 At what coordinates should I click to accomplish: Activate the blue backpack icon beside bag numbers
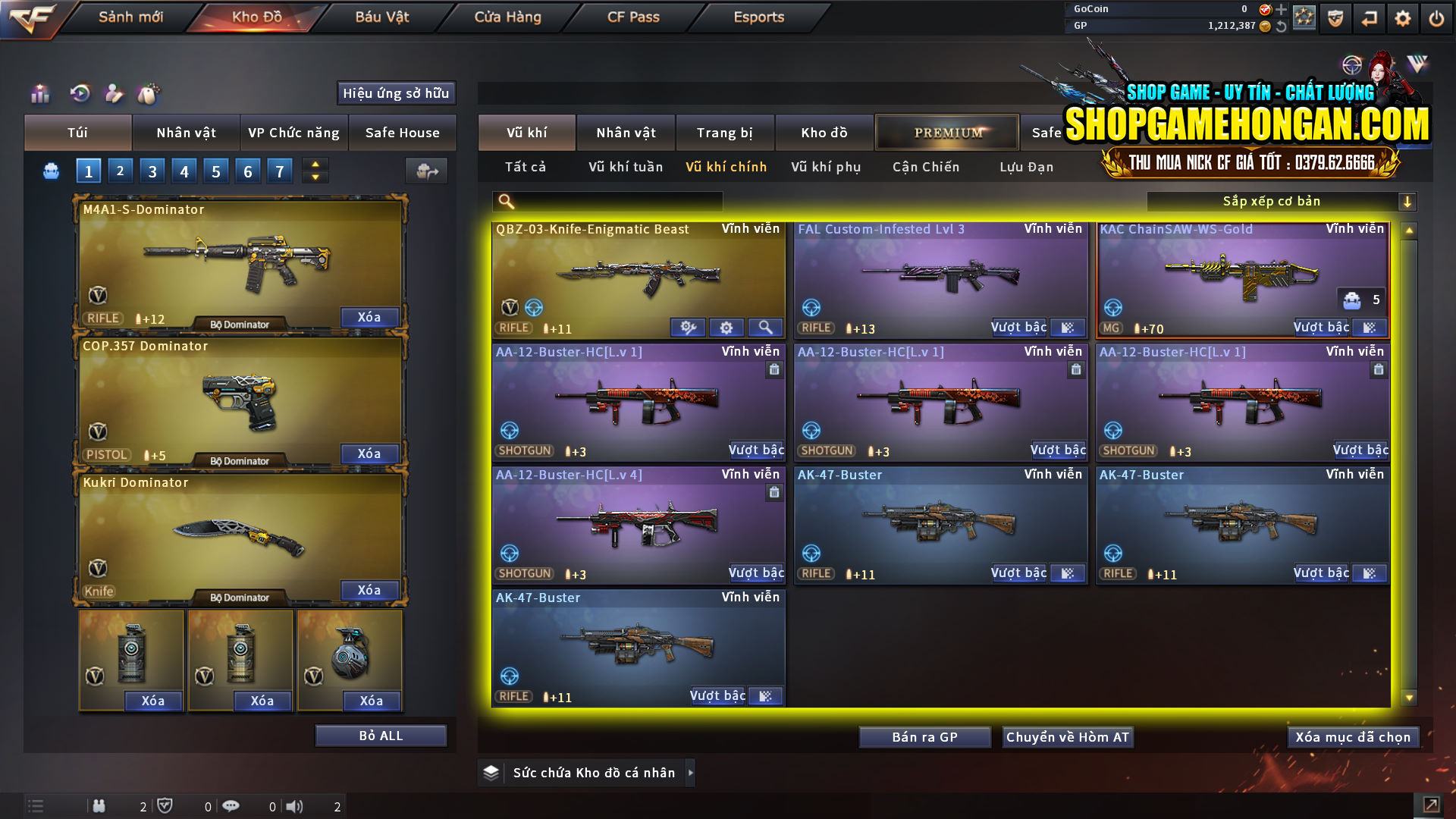[x=50, y=171]
